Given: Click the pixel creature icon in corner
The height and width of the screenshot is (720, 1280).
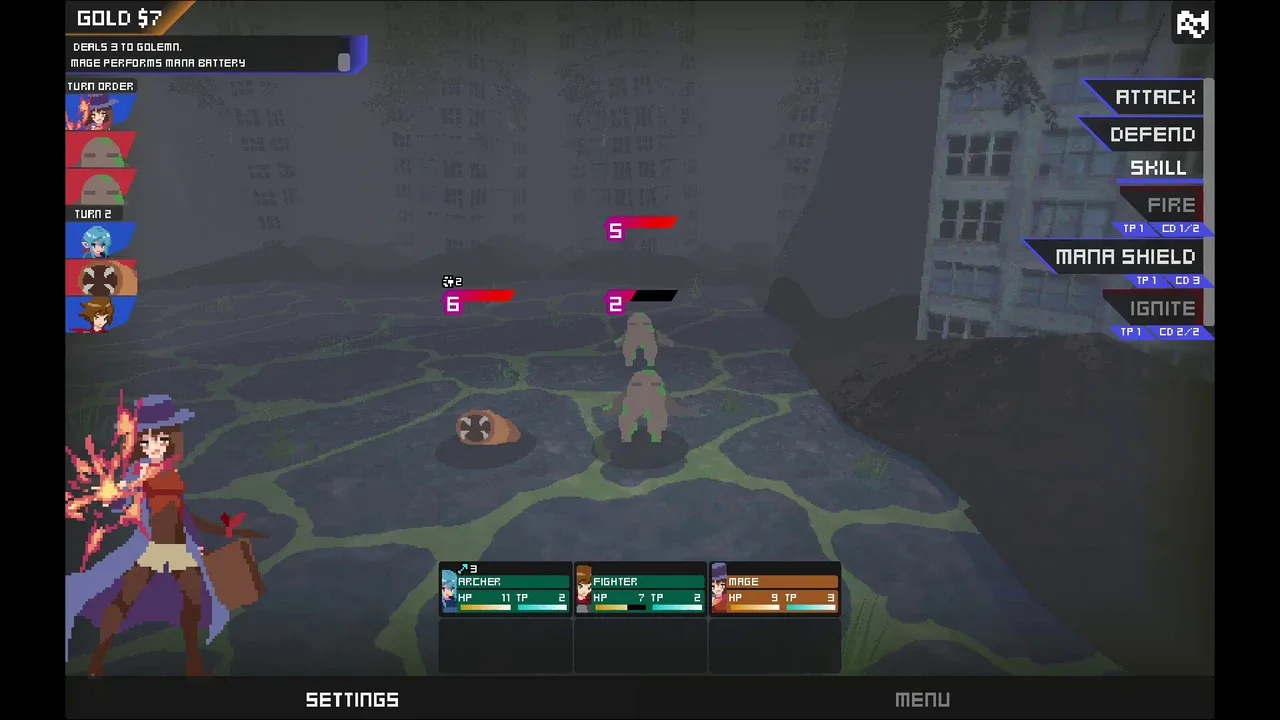Looking at the screenshot, I should click(x=1192, y=23).
